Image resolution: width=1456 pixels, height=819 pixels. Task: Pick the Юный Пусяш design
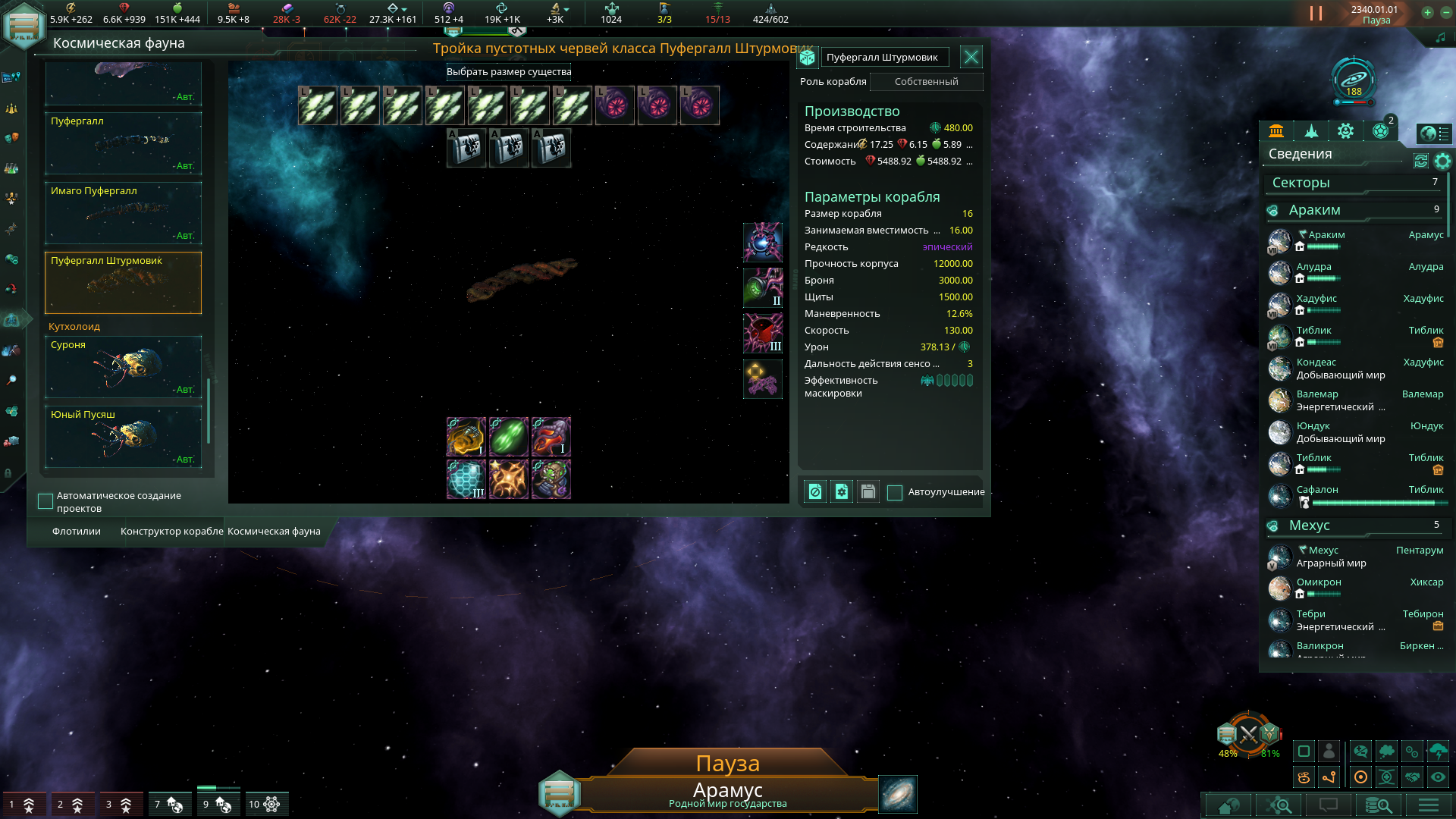click(123, 436)
